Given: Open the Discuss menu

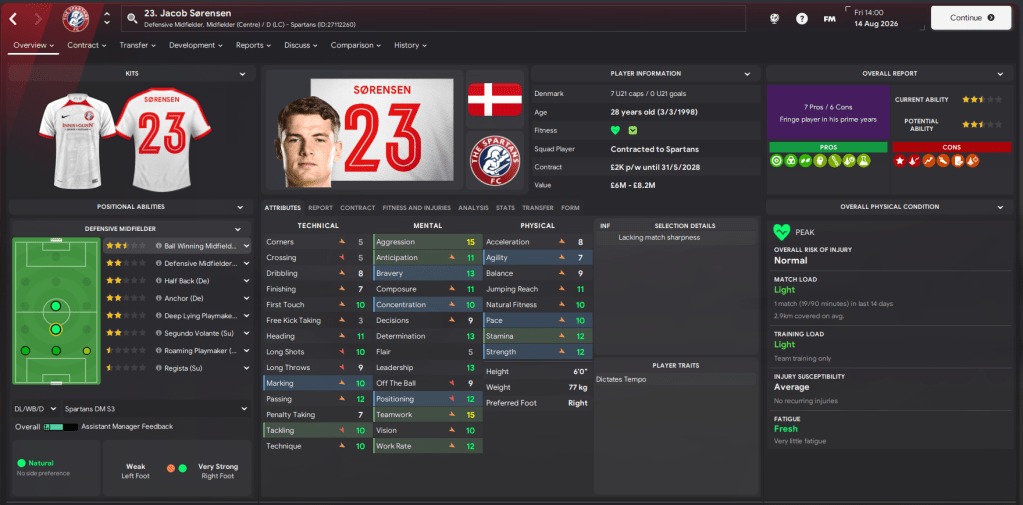Looking at the screenshot, I should click(x=300, y=45).
